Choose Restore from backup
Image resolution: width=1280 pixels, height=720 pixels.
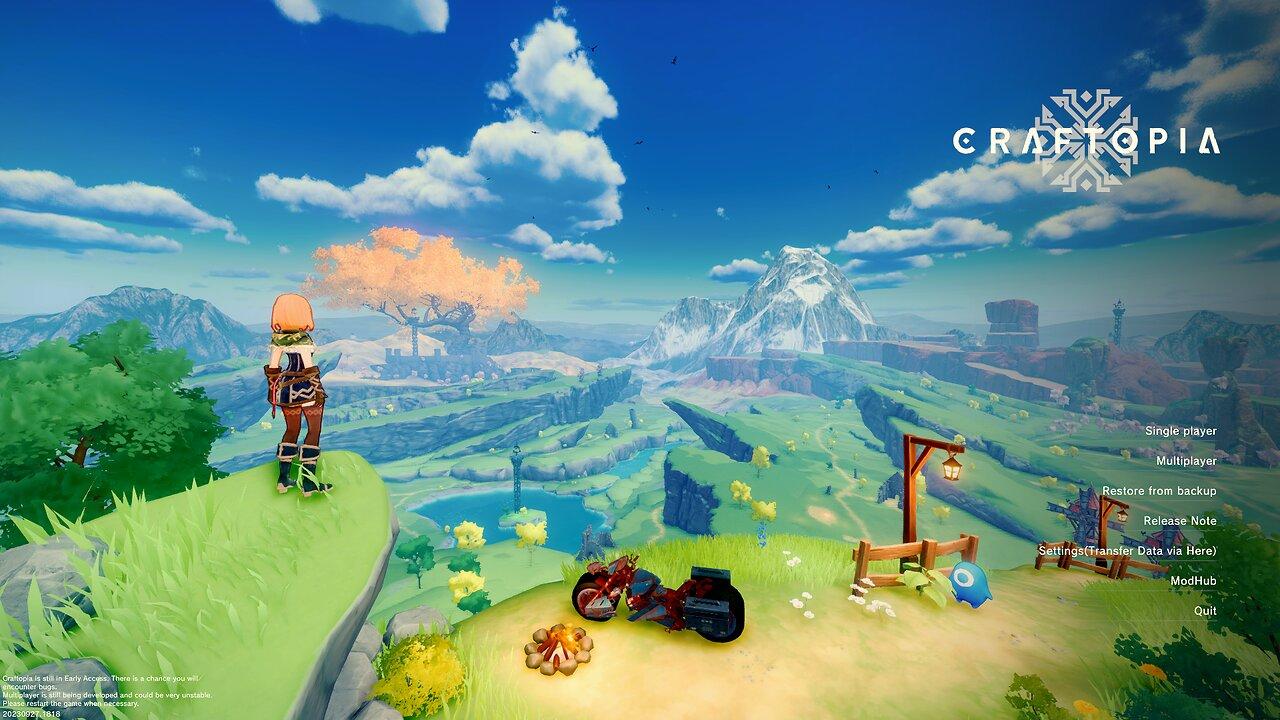[1159, 491]
